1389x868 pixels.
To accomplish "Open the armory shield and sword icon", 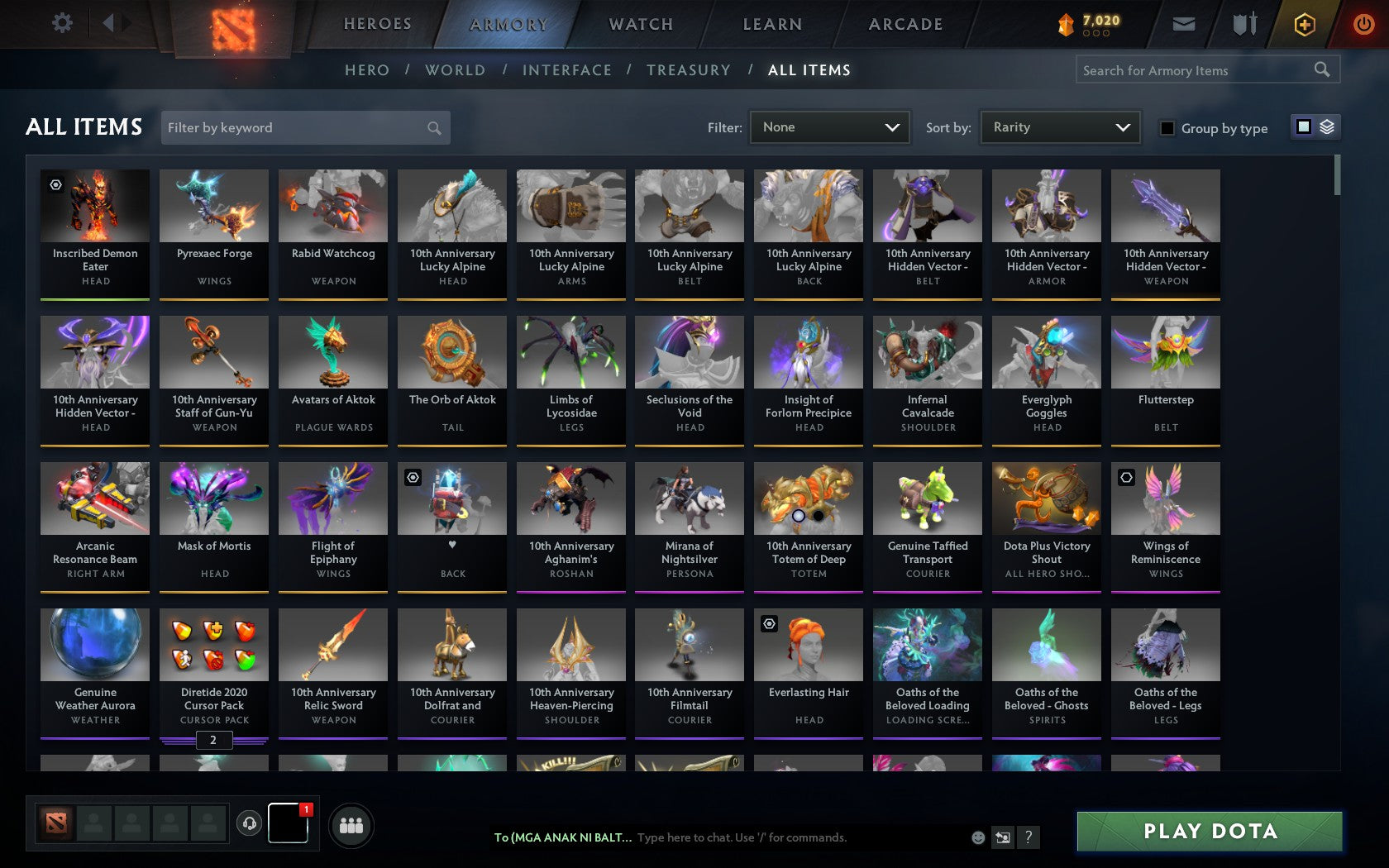I will (1243, 24).
